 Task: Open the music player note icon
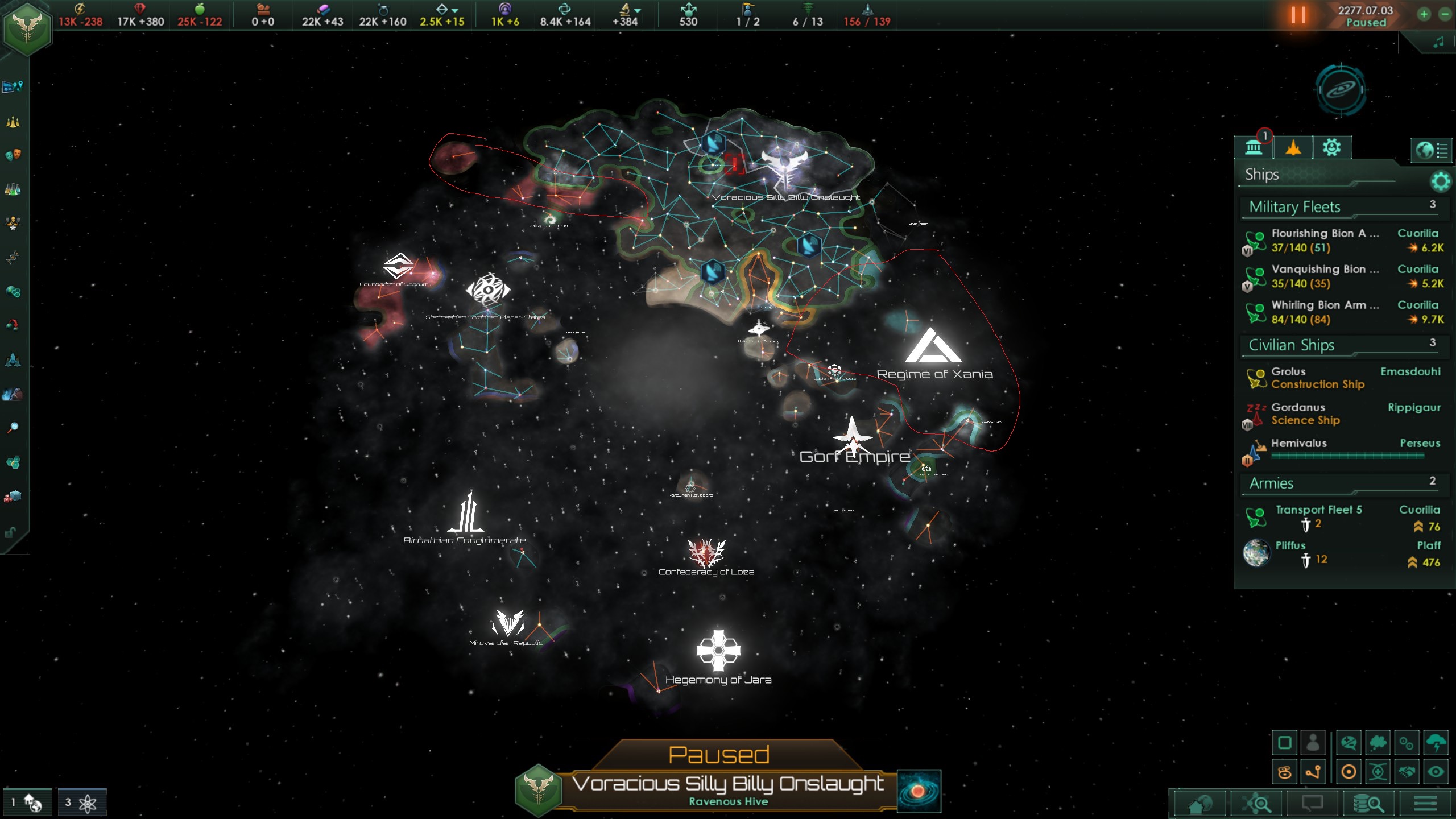point(1439,42)
